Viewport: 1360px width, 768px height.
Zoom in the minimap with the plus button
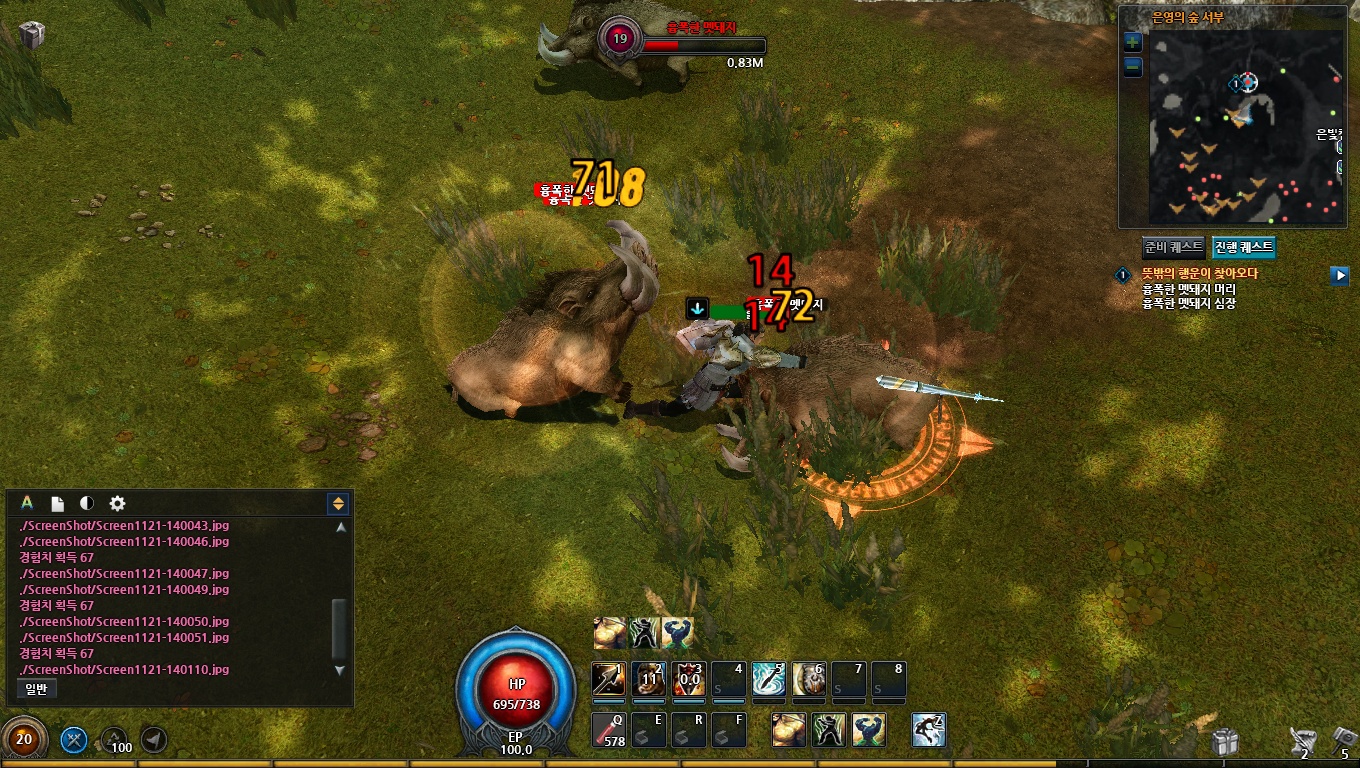click(1132, 42)
